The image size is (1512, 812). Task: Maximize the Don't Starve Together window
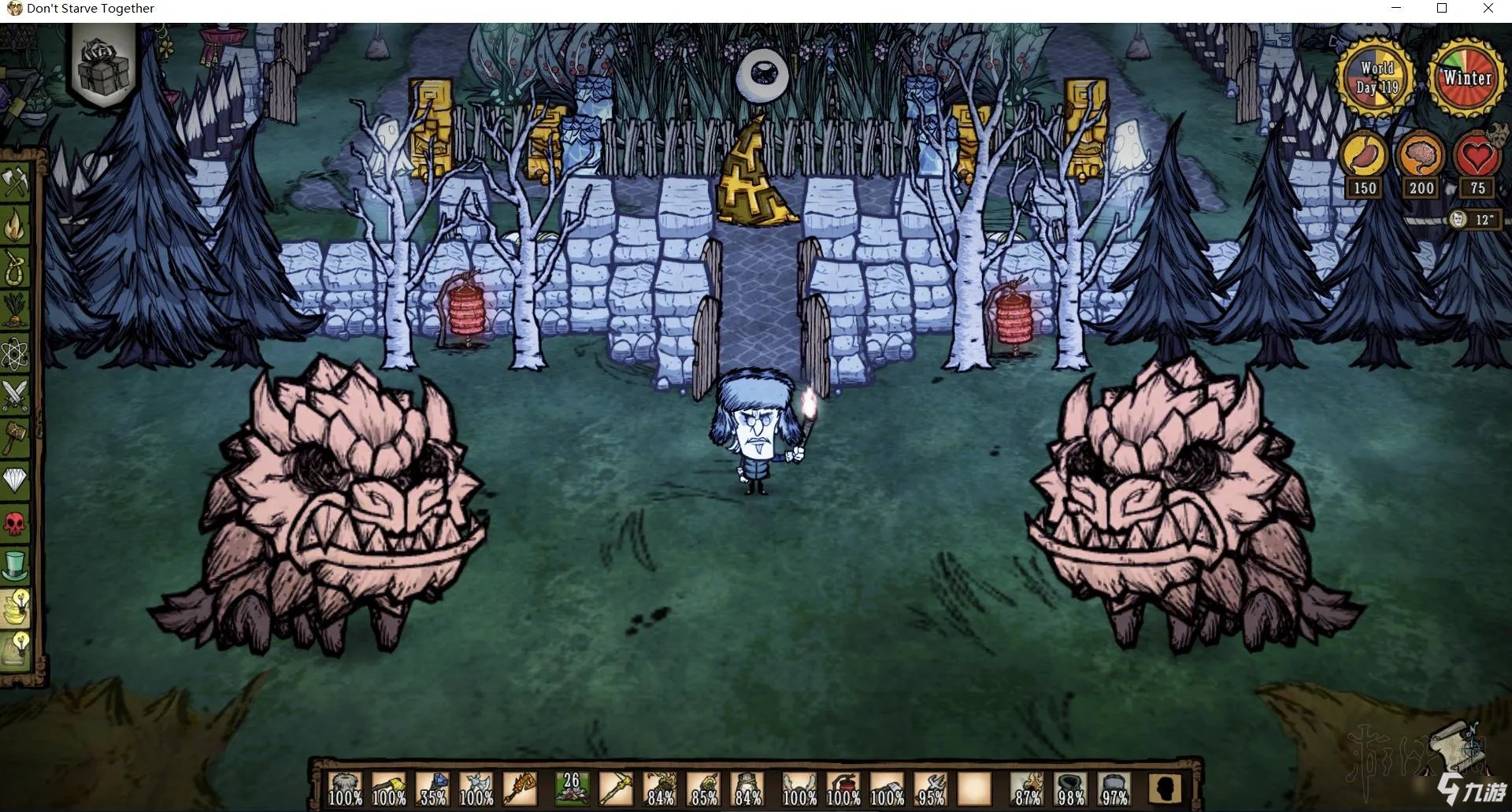1442,9
